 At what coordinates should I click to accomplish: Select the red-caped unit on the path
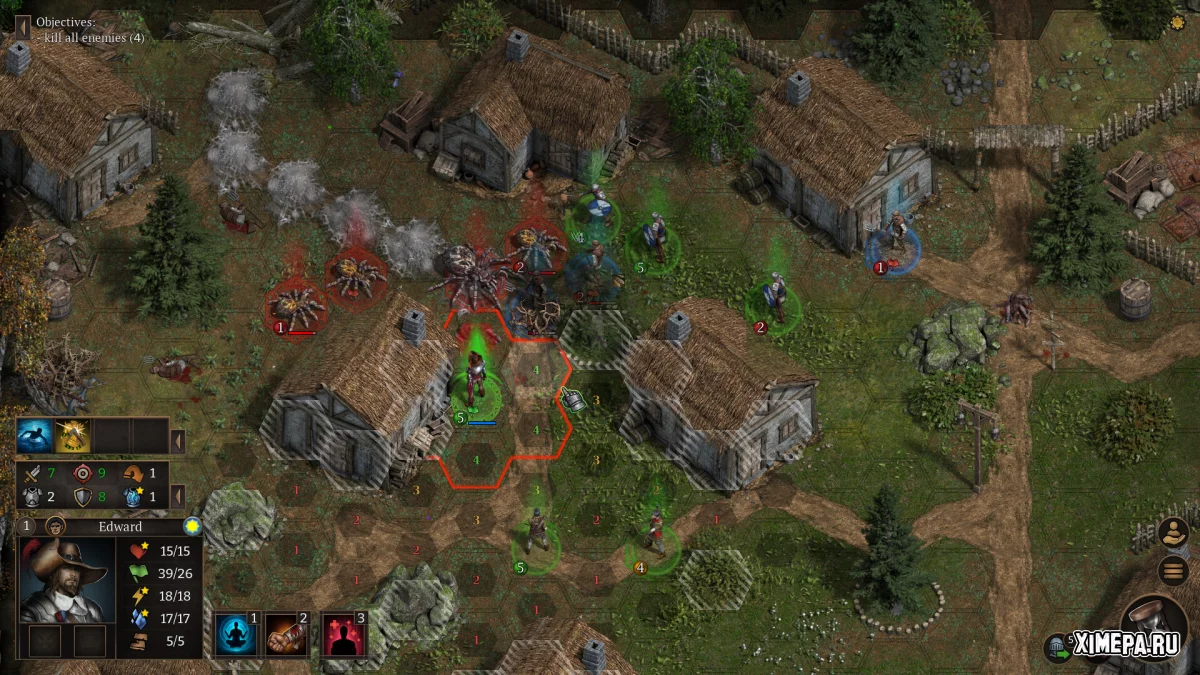click(656, 534)
